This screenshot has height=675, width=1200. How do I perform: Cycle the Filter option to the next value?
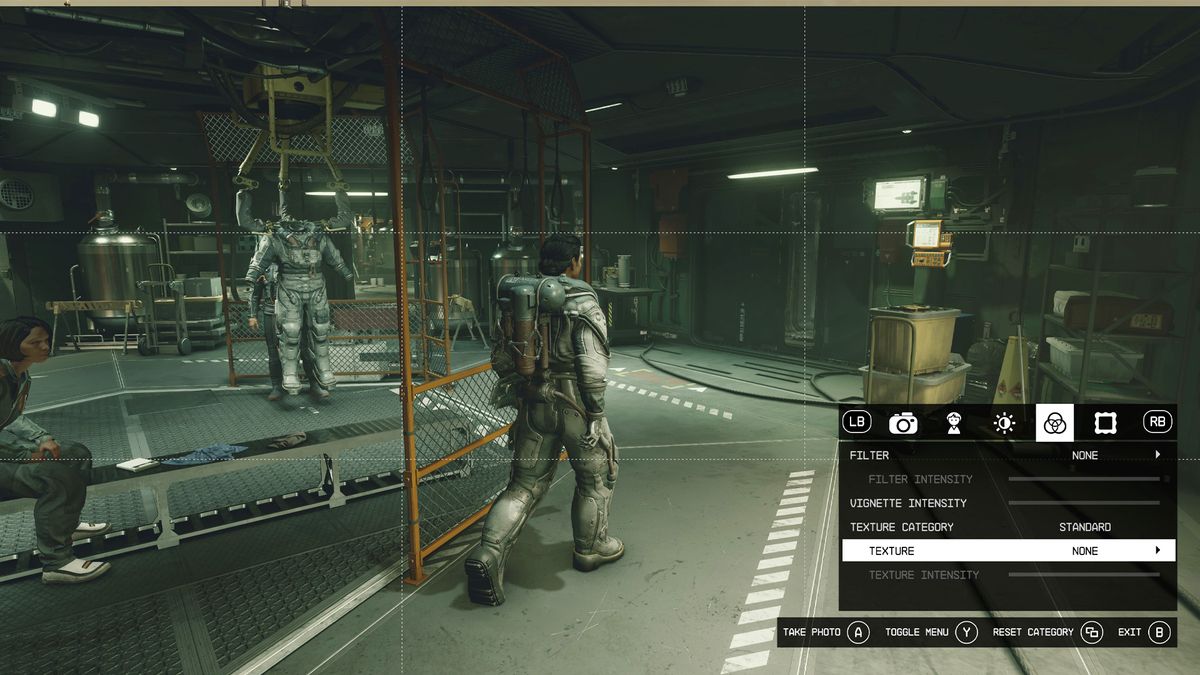pyautogui.click(x=1158, y=455)
